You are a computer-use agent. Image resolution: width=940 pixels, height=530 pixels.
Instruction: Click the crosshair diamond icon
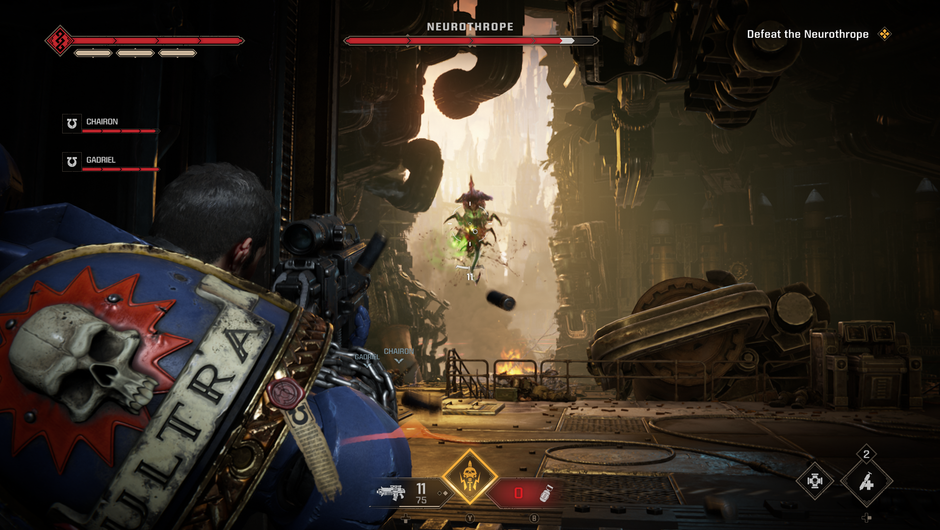[x=816, y=481]
